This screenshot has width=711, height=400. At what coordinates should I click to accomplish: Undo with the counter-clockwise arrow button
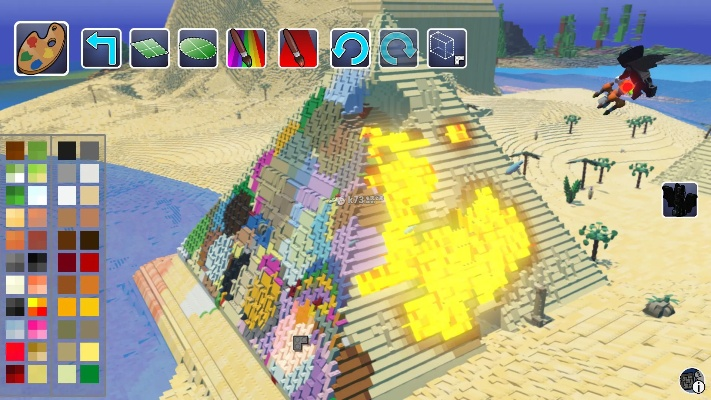coord(350,48)
